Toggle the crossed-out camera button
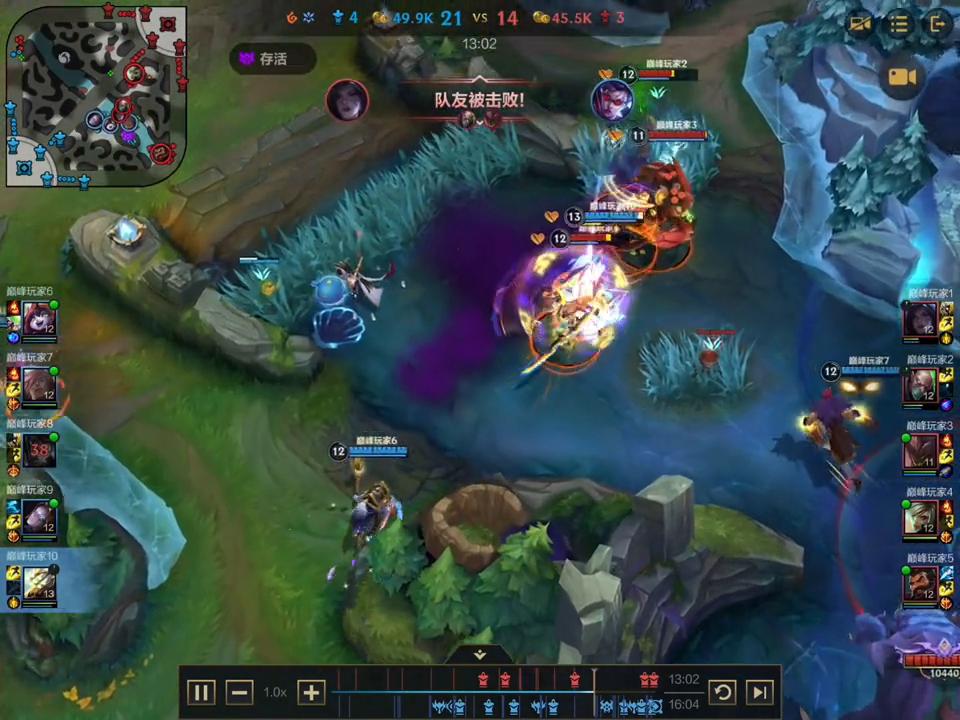 coord(860,24)
